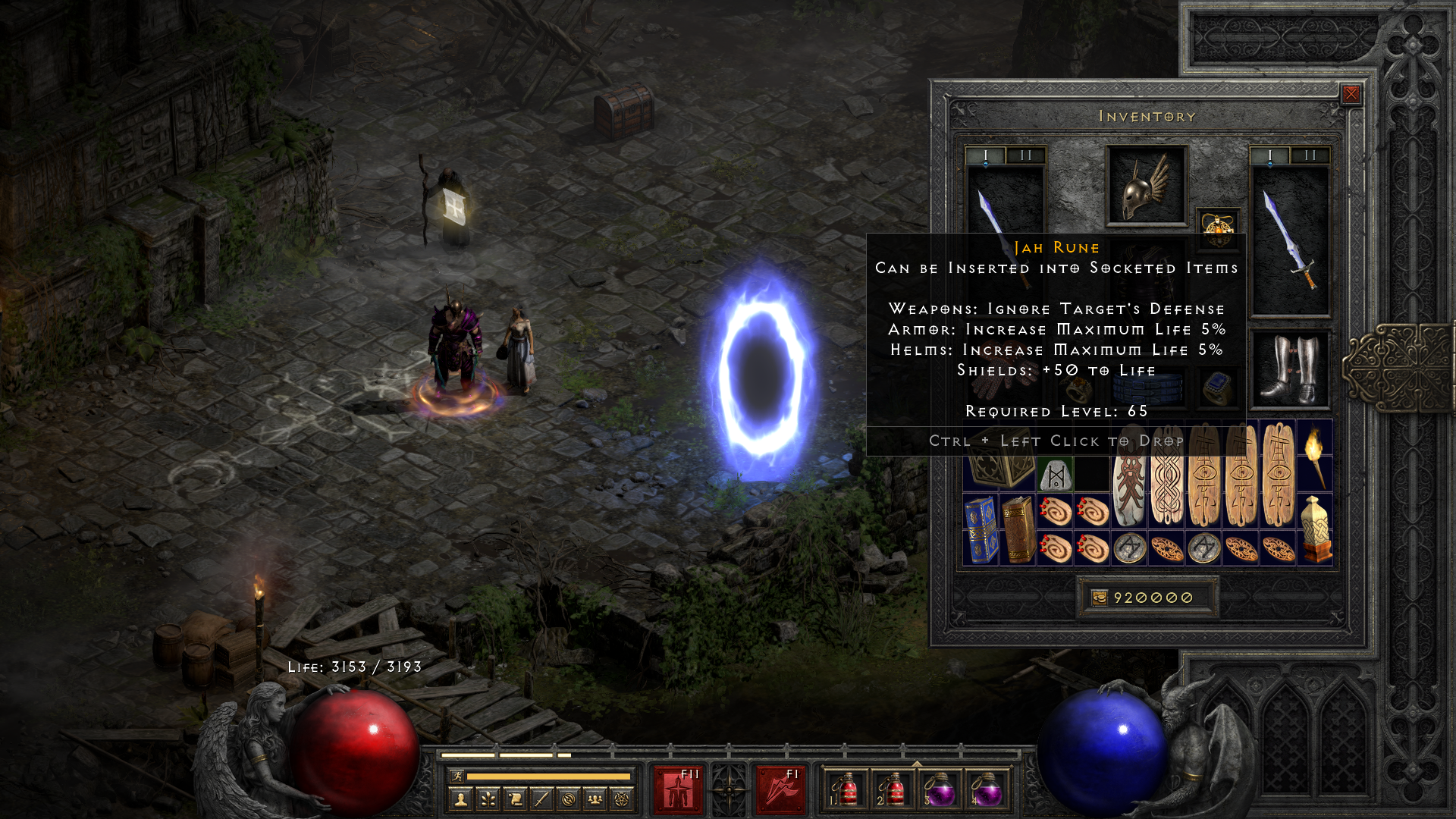Switch left-hand slot to weapon set II
The image size is (1456, 819).
tap(1025, 155)
